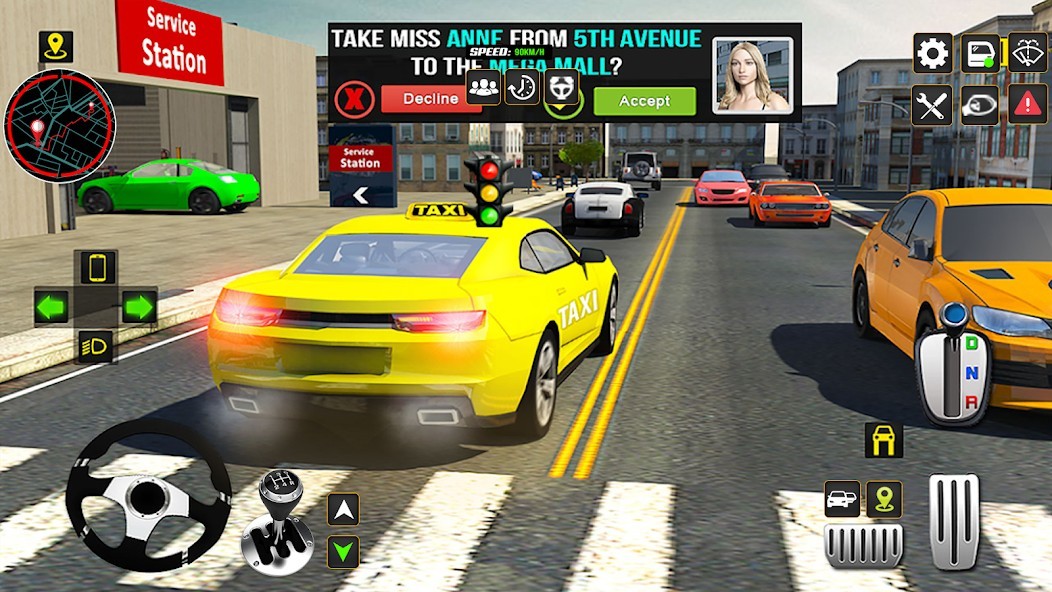Viewport: 1052px width, 592px height.
Task: Toggle the headlights icon
Action: coord(96,346)
